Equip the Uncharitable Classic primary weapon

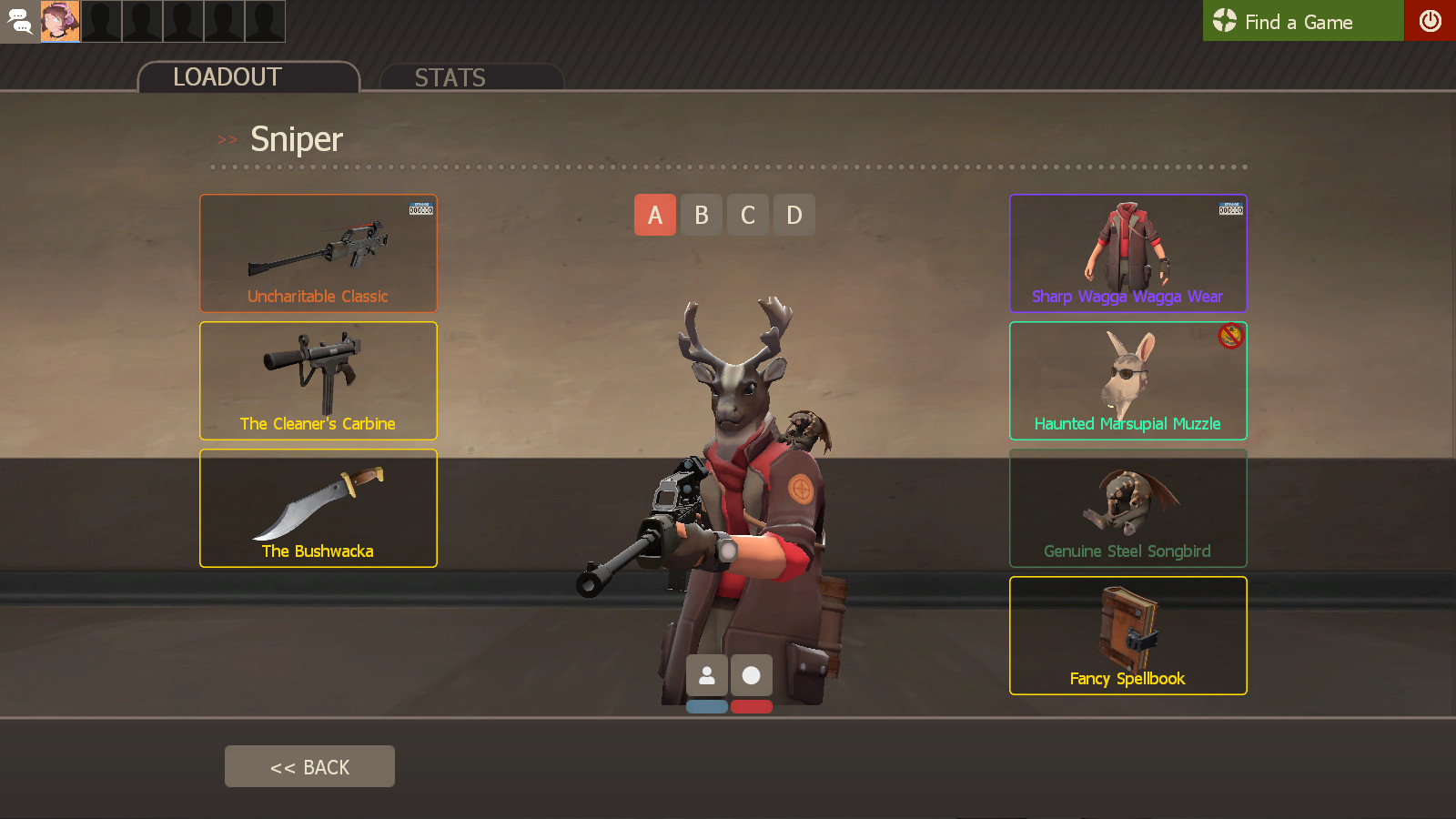[x=318, y=253]
